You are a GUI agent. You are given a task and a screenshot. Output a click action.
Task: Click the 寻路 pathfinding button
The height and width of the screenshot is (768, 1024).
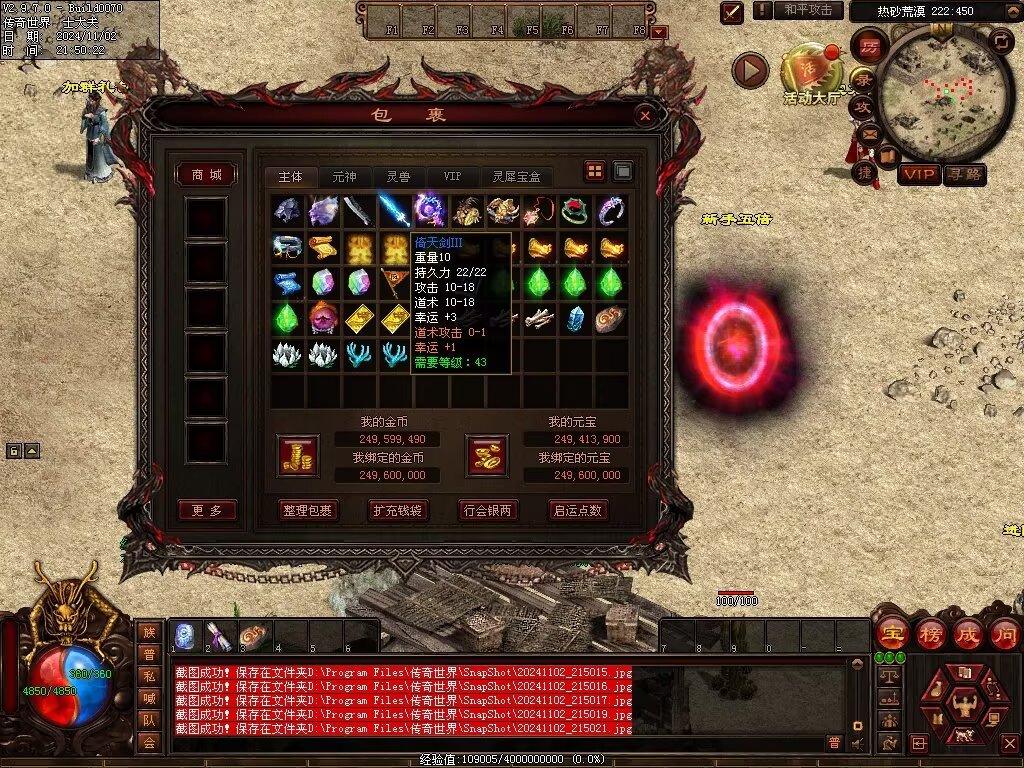click(x=965, y=175)
